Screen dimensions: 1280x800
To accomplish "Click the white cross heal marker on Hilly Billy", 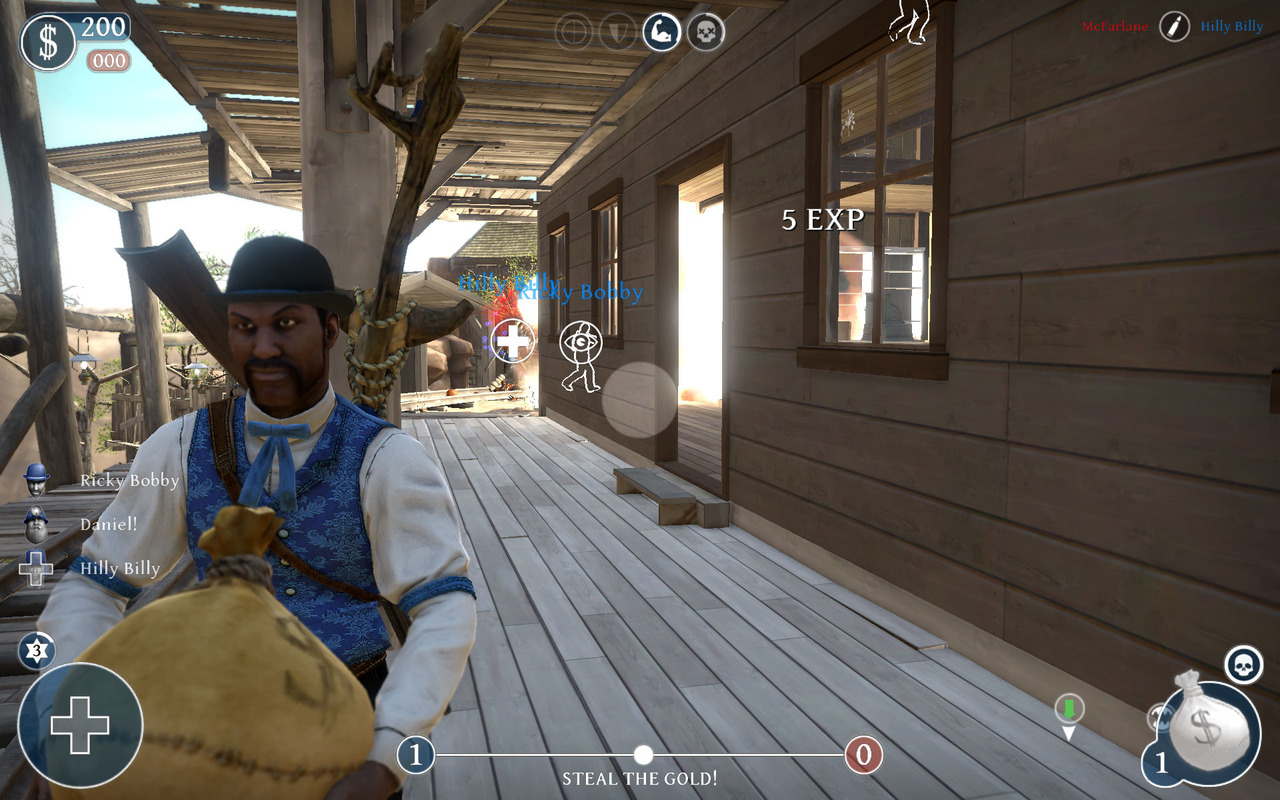I will [513, 341].
